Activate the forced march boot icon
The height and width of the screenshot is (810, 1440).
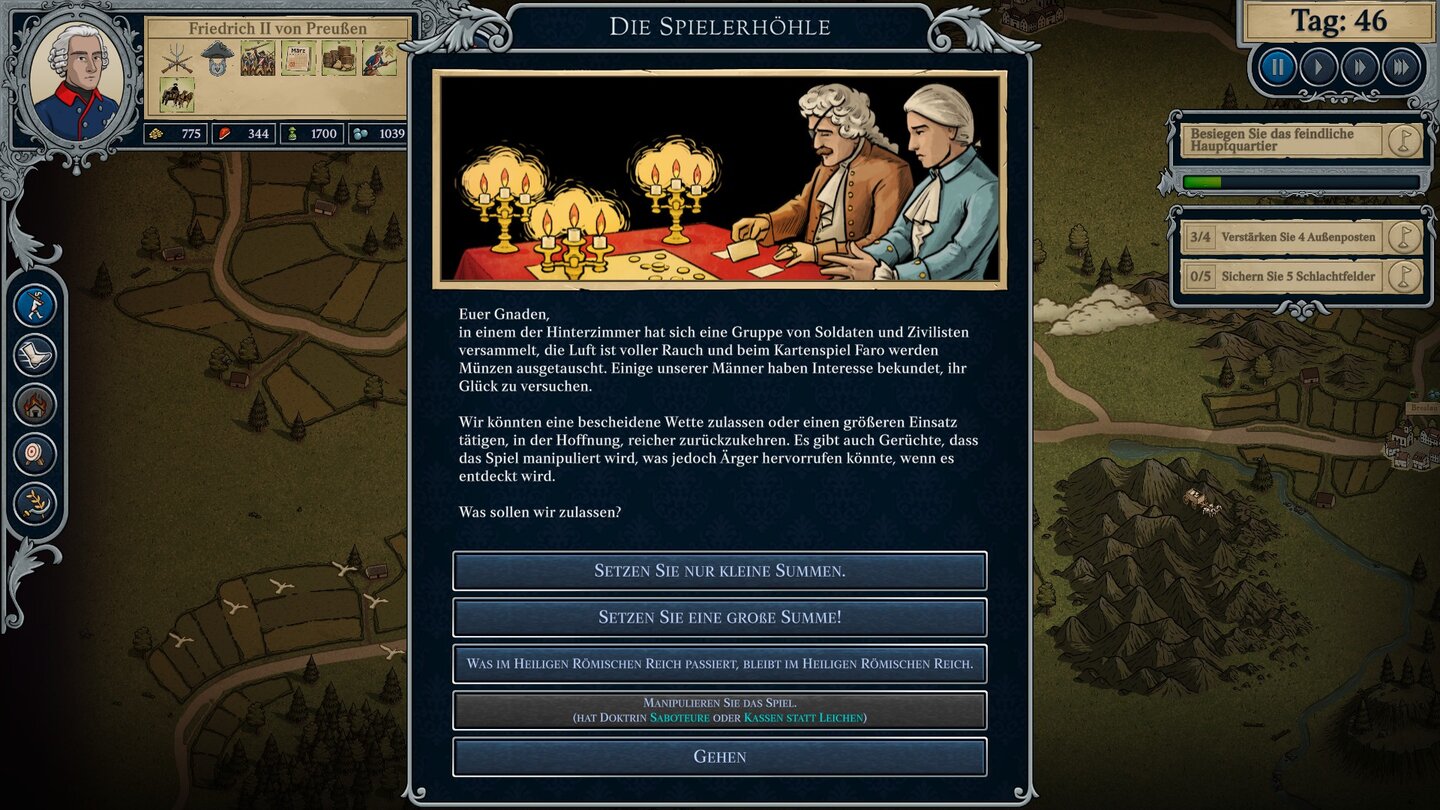coord(35,355)
